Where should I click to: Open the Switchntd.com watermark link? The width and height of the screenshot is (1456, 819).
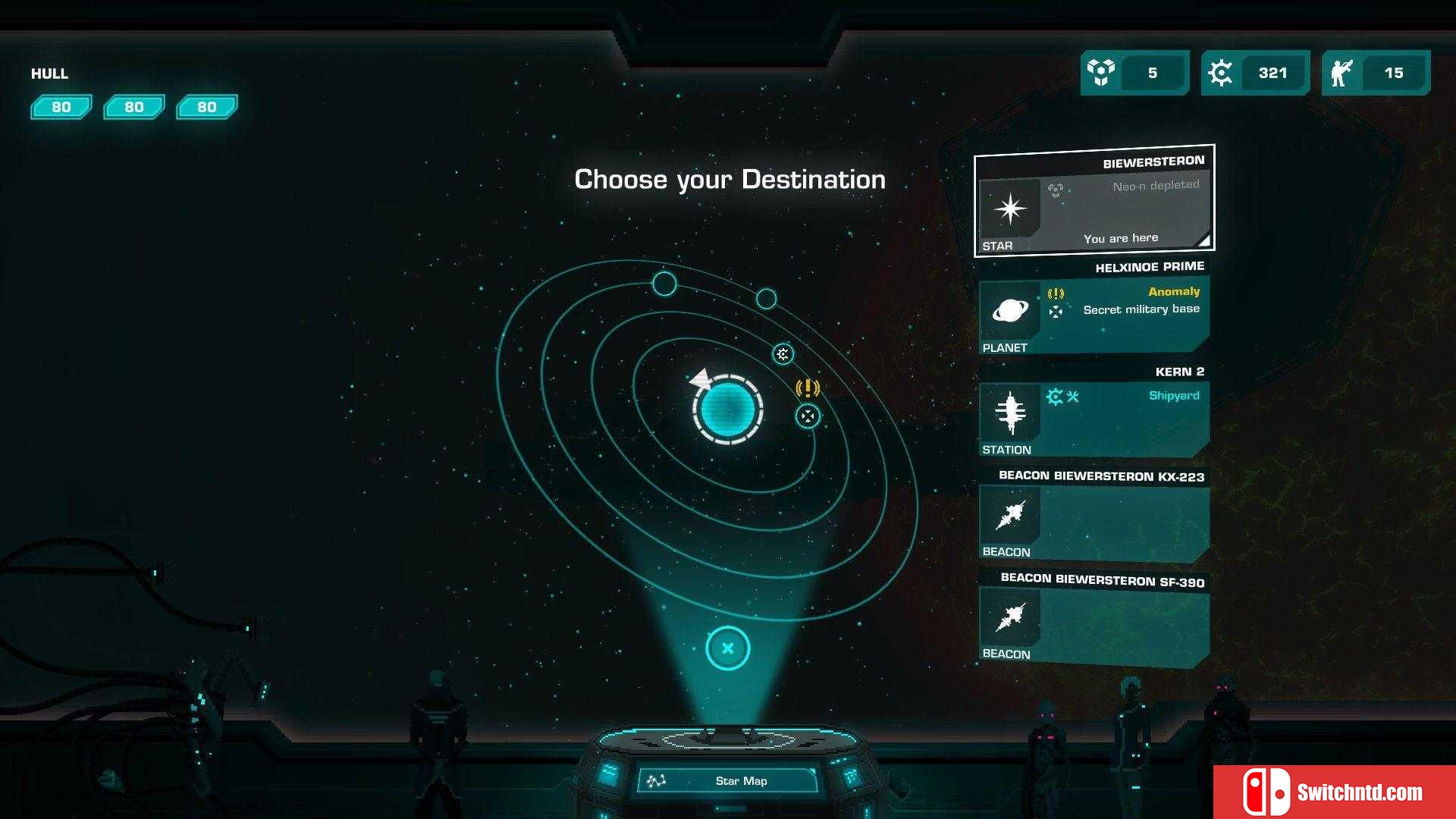[x=1335, y=792]
